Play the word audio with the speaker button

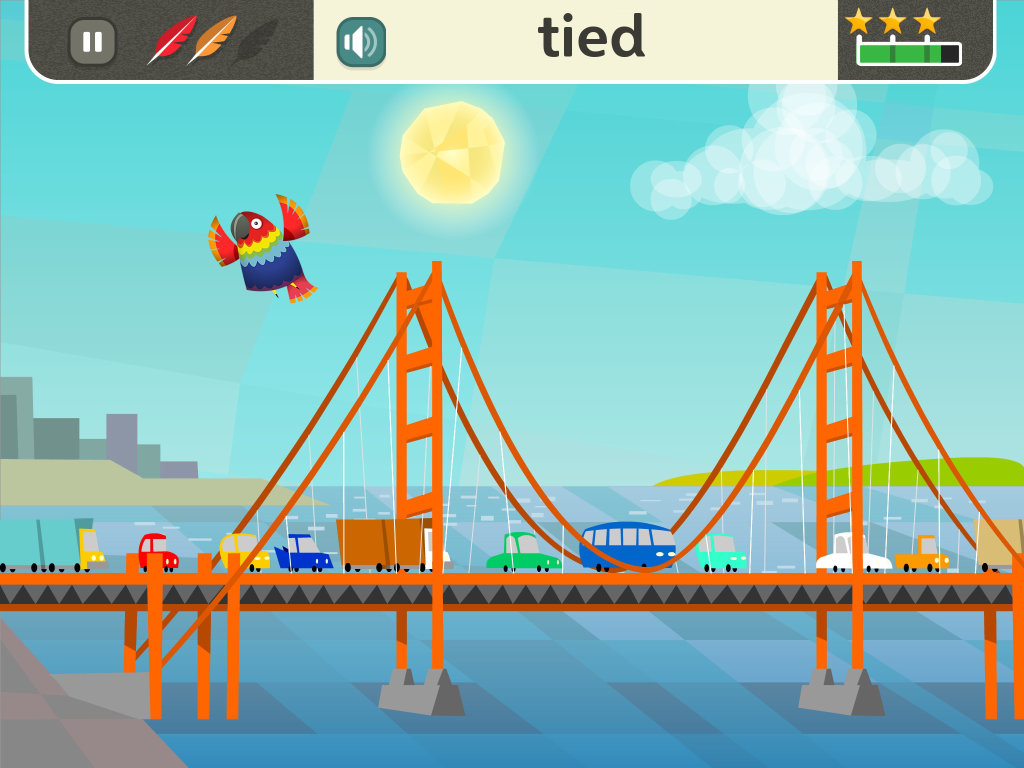(361, 42)
